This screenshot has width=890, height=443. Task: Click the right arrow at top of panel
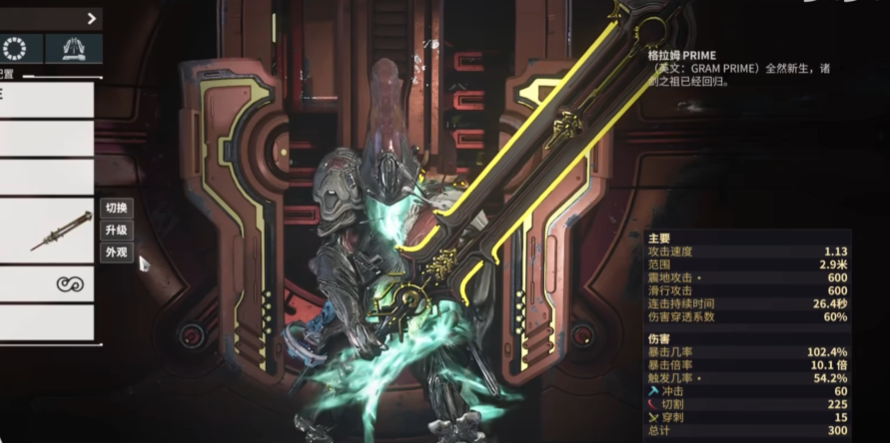coord(91,18)
